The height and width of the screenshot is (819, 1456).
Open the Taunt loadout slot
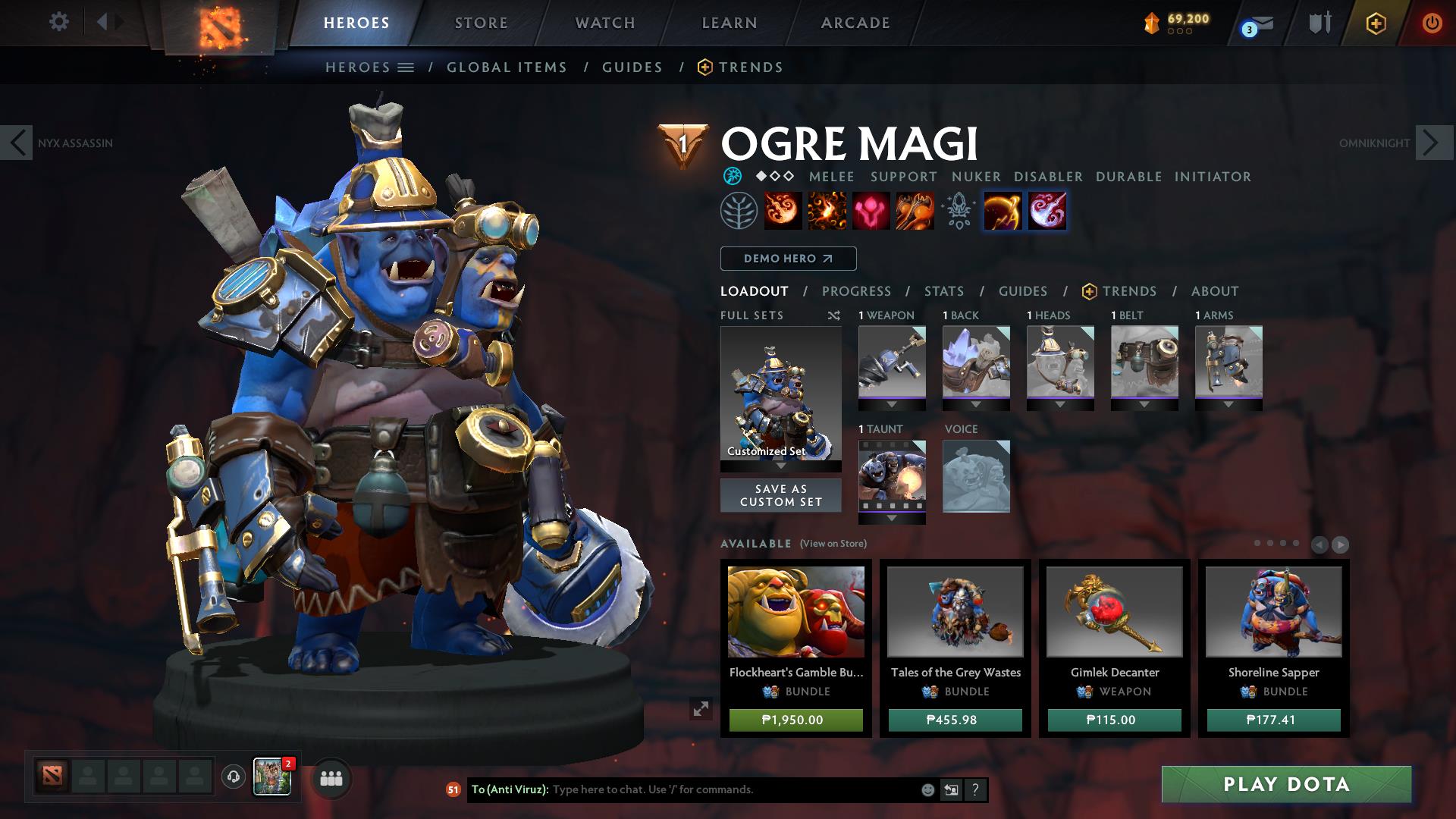click(892, 476)
